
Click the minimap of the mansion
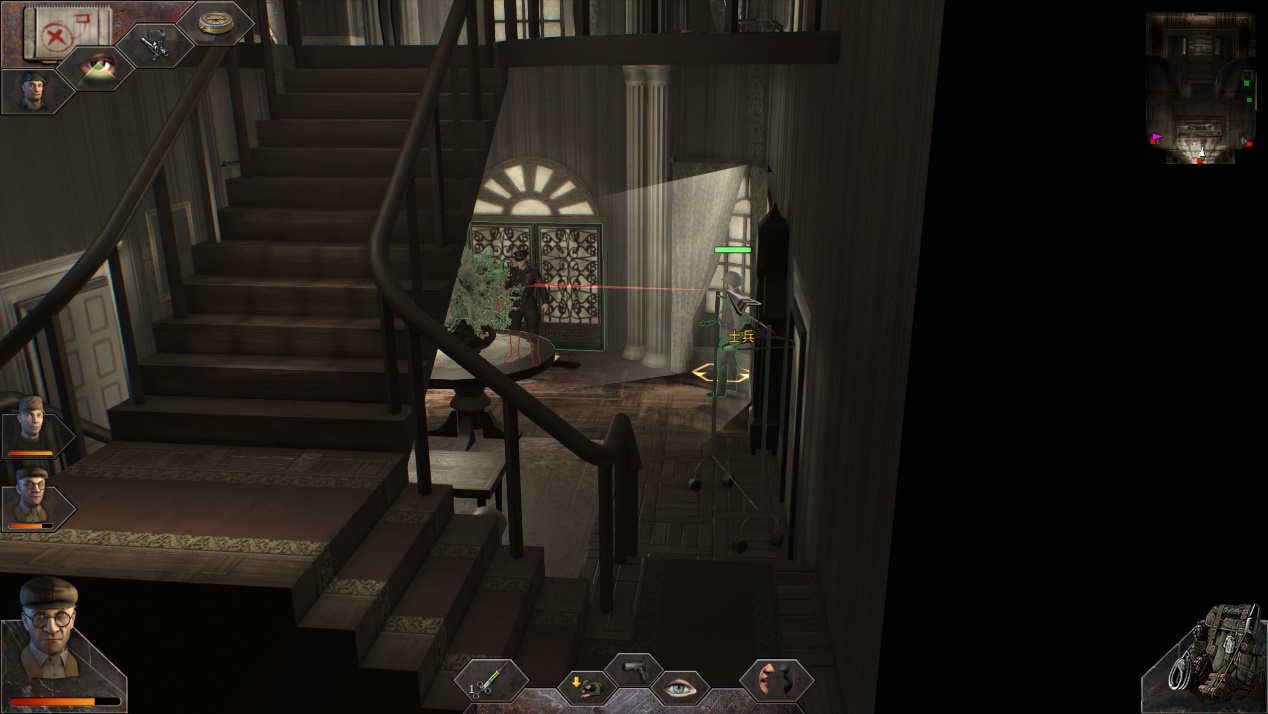(1200, 86)
